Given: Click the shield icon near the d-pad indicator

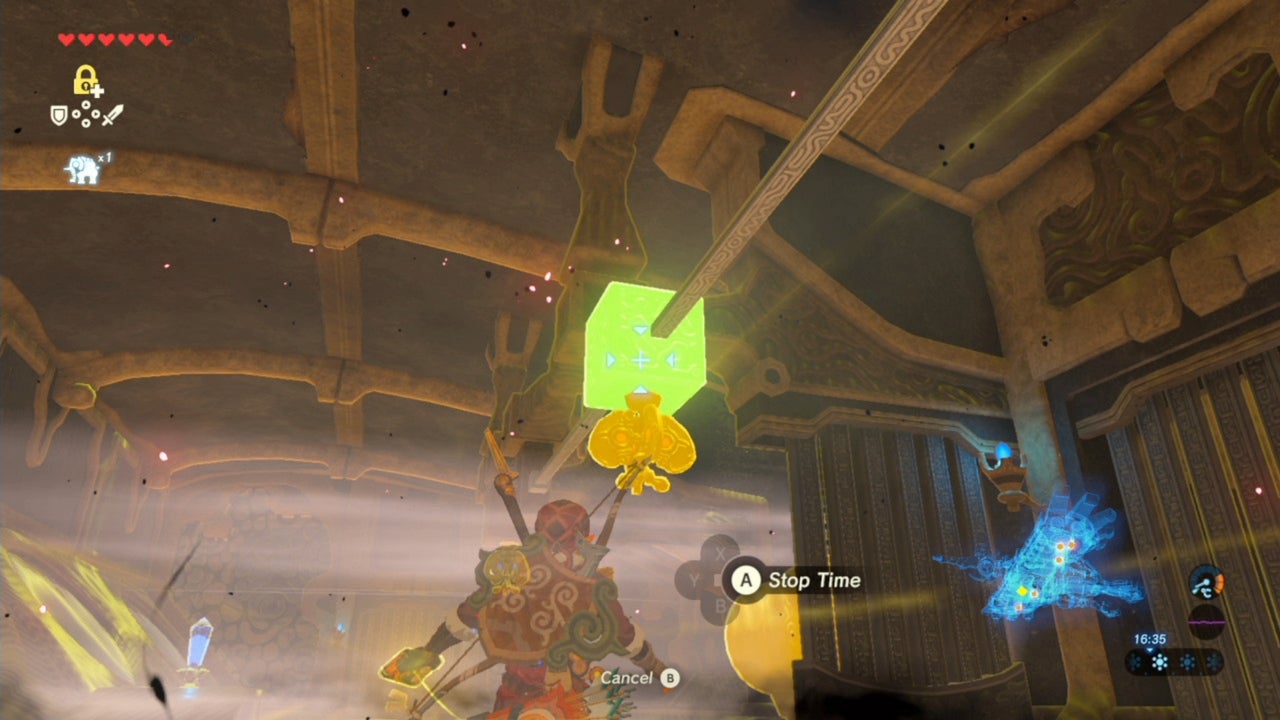Looking at the screenshot, I should [59, 113].
